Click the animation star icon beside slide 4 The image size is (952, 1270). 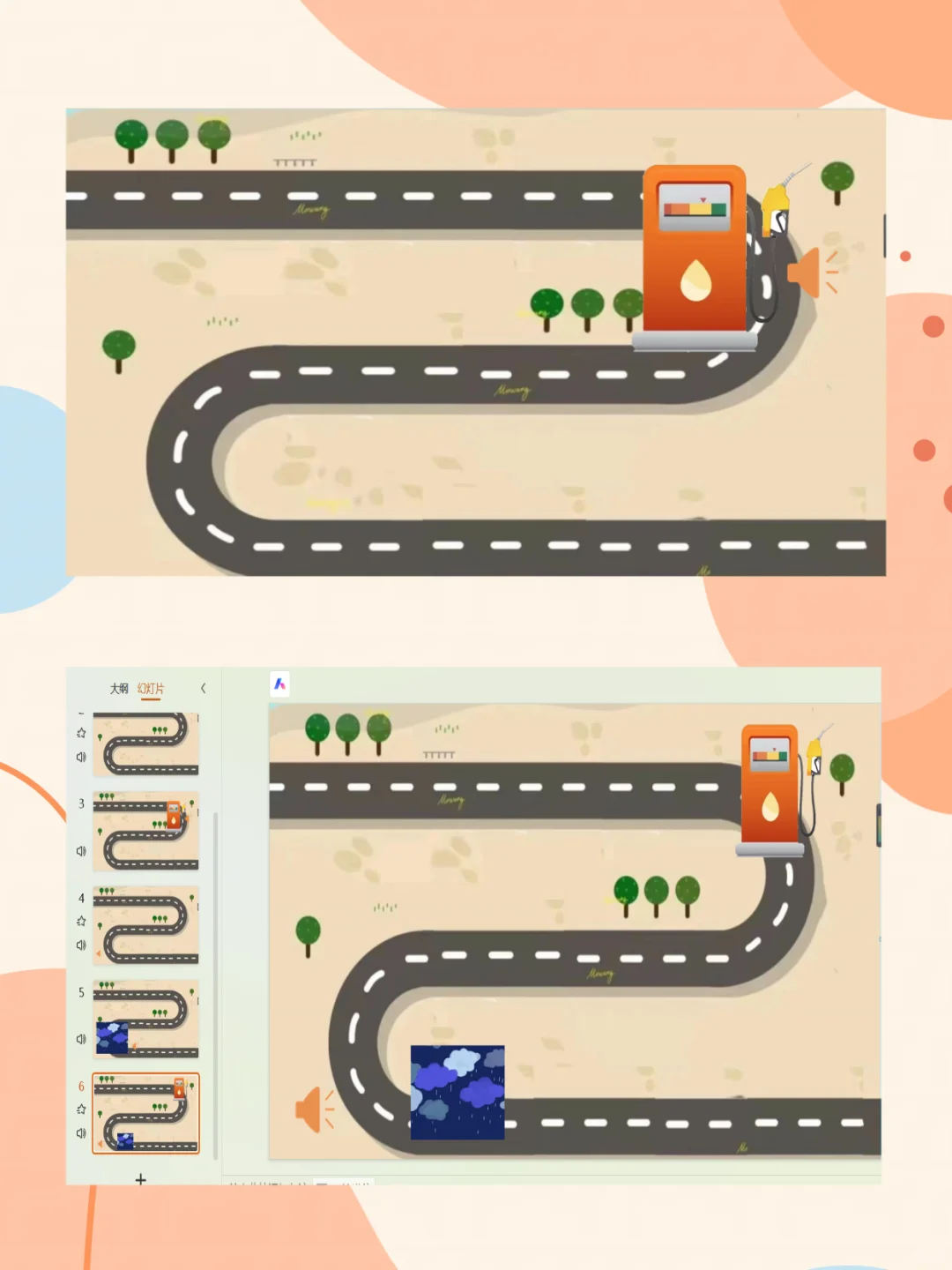(81, 921)
